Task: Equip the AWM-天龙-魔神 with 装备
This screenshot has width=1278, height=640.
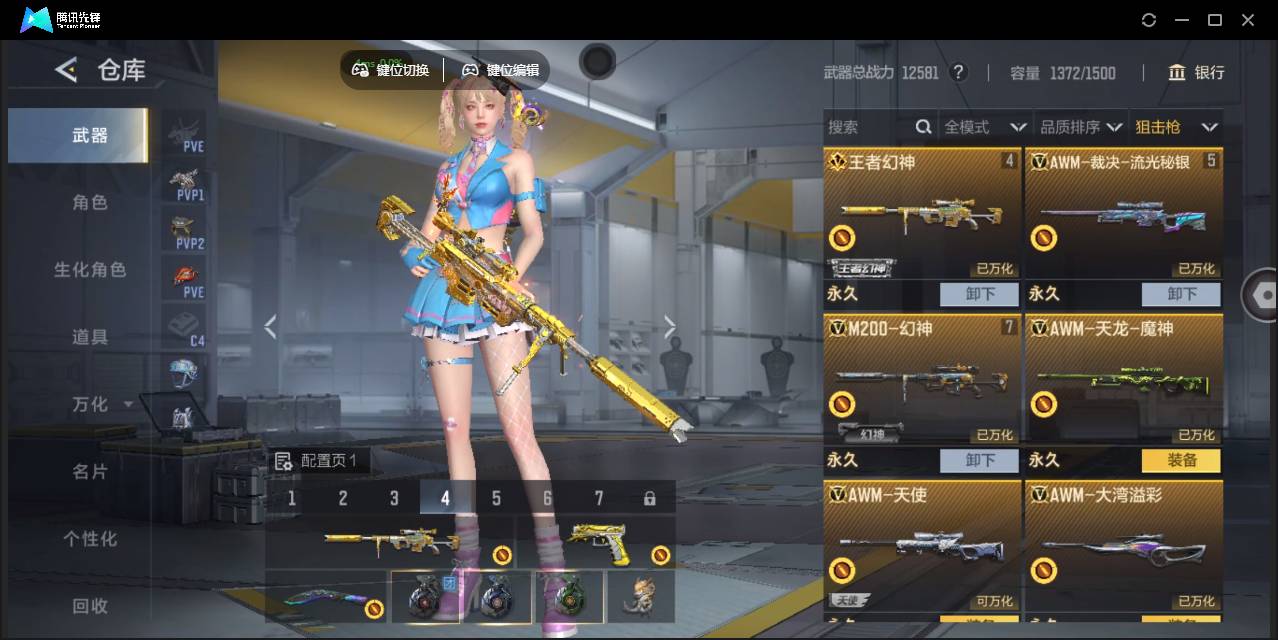Action: click(1181, 460)
